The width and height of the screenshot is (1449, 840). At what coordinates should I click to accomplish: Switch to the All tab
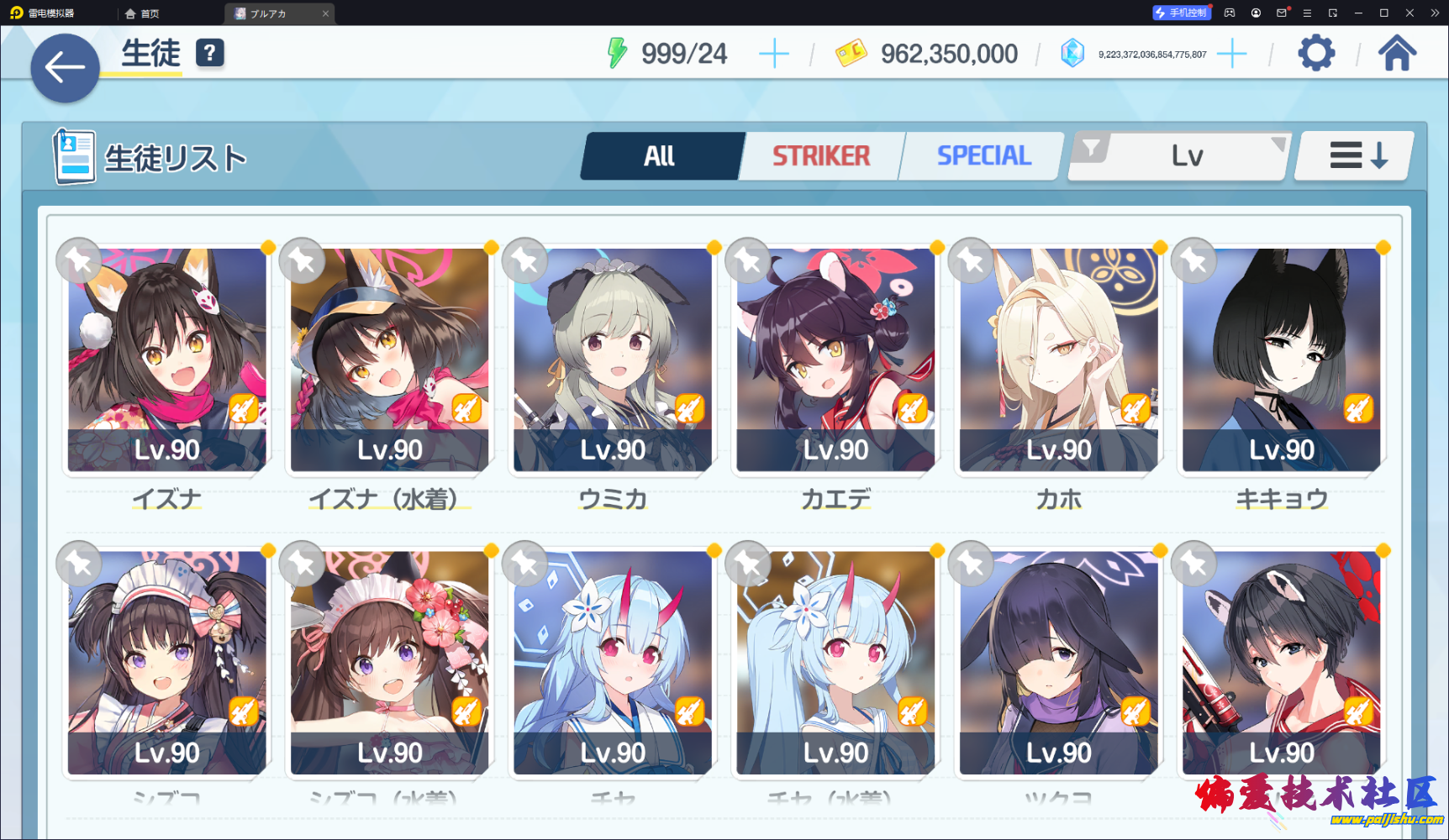(x=661, y=156)
